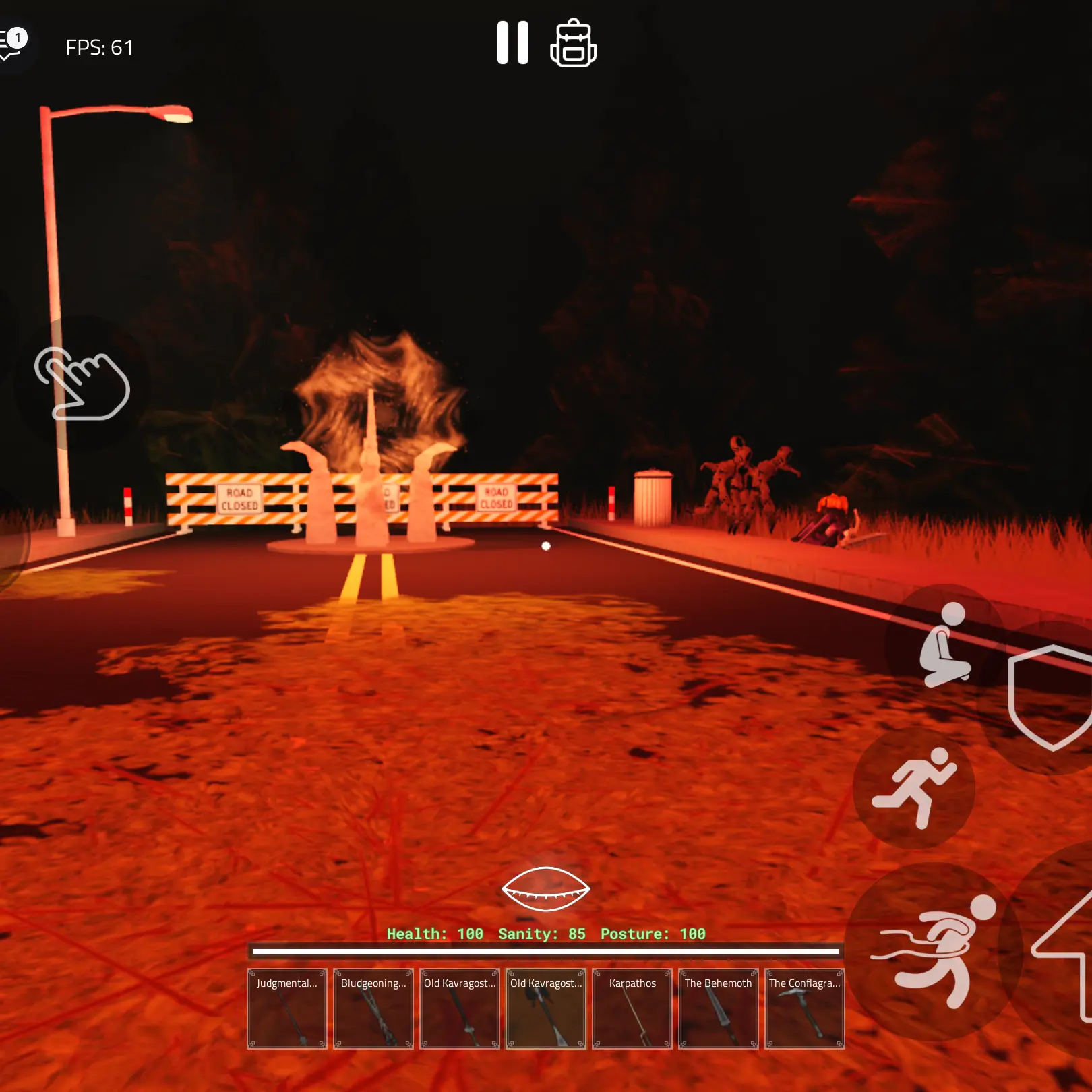Select The Conflagra weapon in last slot
The width and height of the screenshot is (1092, 1092).
(x=804, y=1010)
